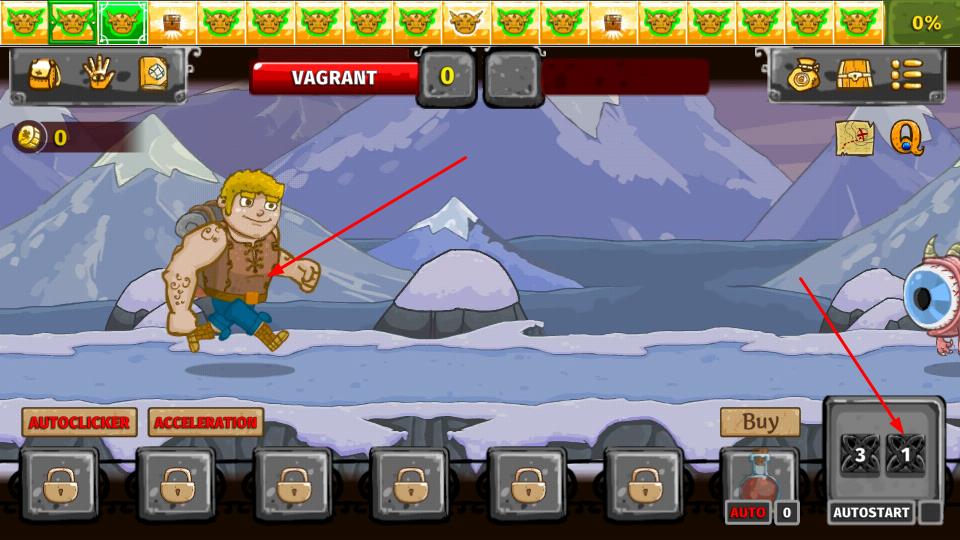960x540 pixels.
Task: Tick the Autostart checkbox
Action: point(930,513)
